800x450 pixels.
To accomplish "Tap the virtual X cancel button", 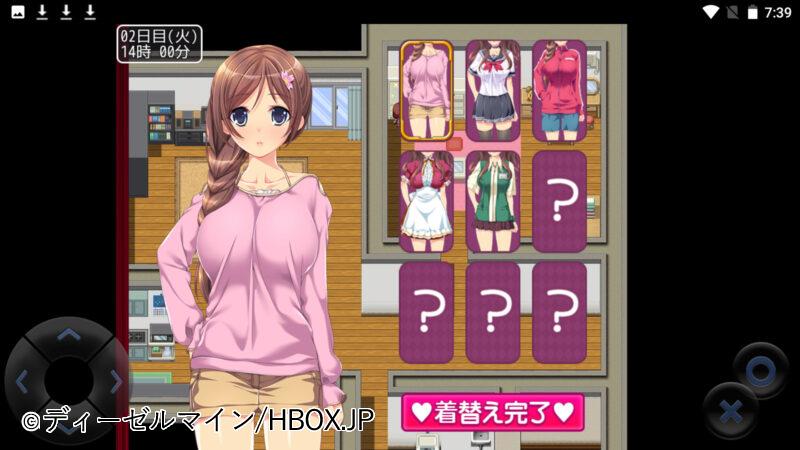I will coord(730,411).
